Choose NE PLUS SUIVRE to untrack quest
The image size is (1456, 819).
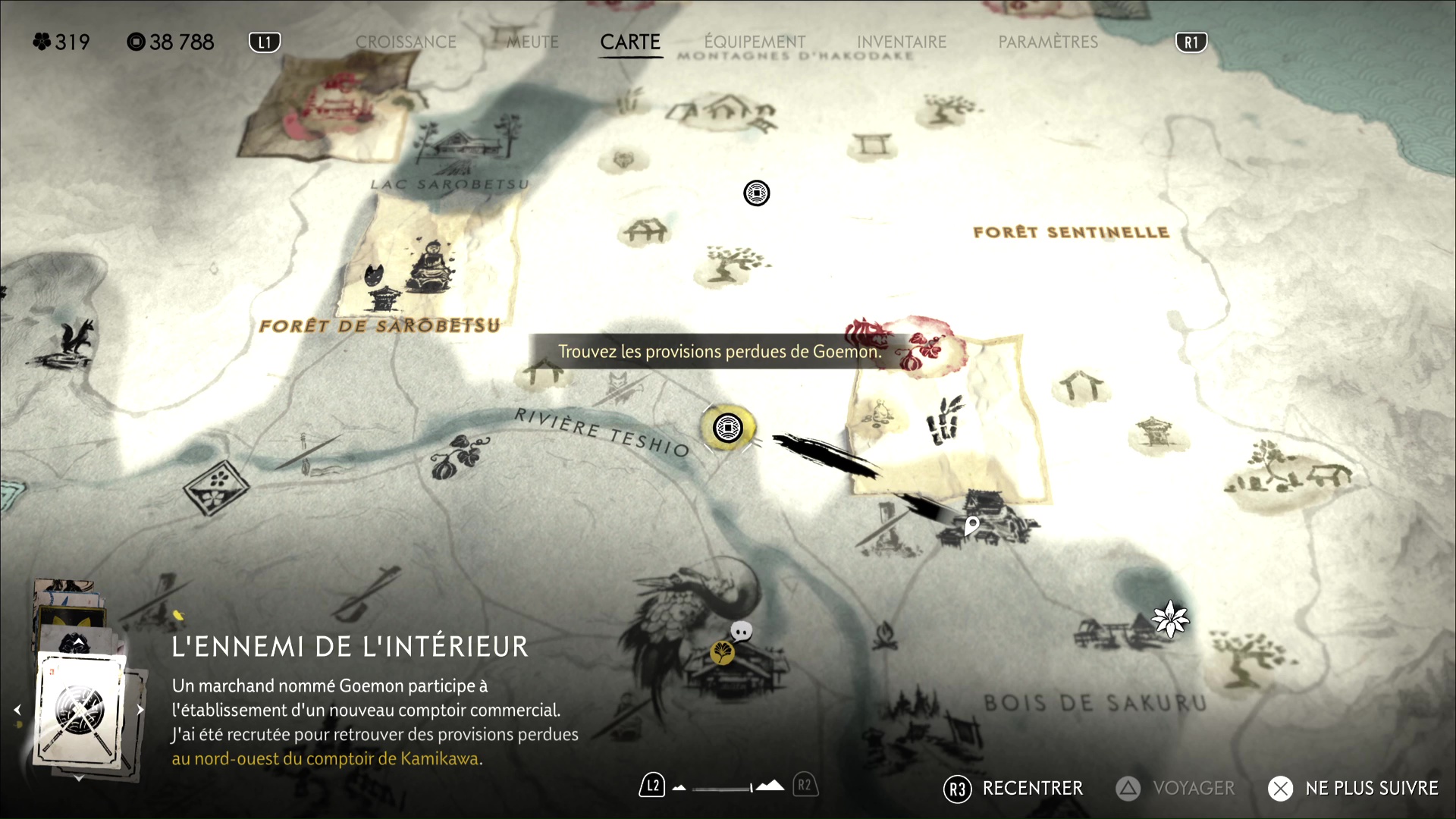(x=1354, y=789)
